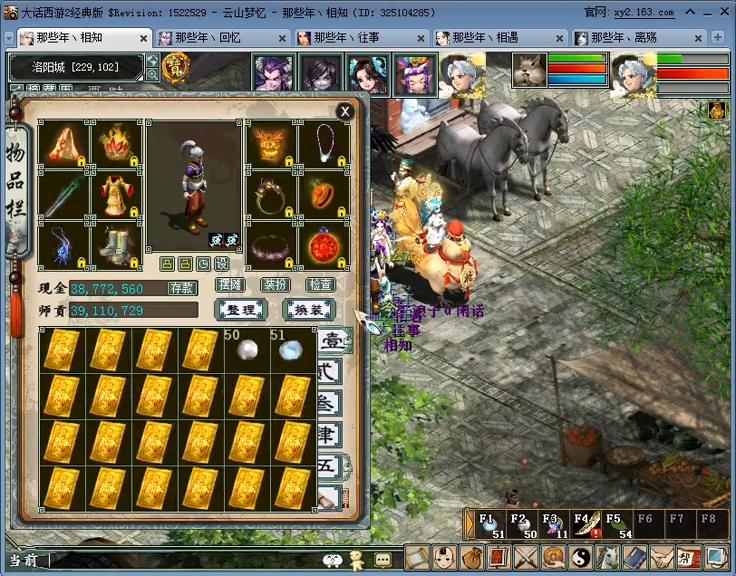
Task: Click the 存款 deposit button
Action: [x=182, y=288]
